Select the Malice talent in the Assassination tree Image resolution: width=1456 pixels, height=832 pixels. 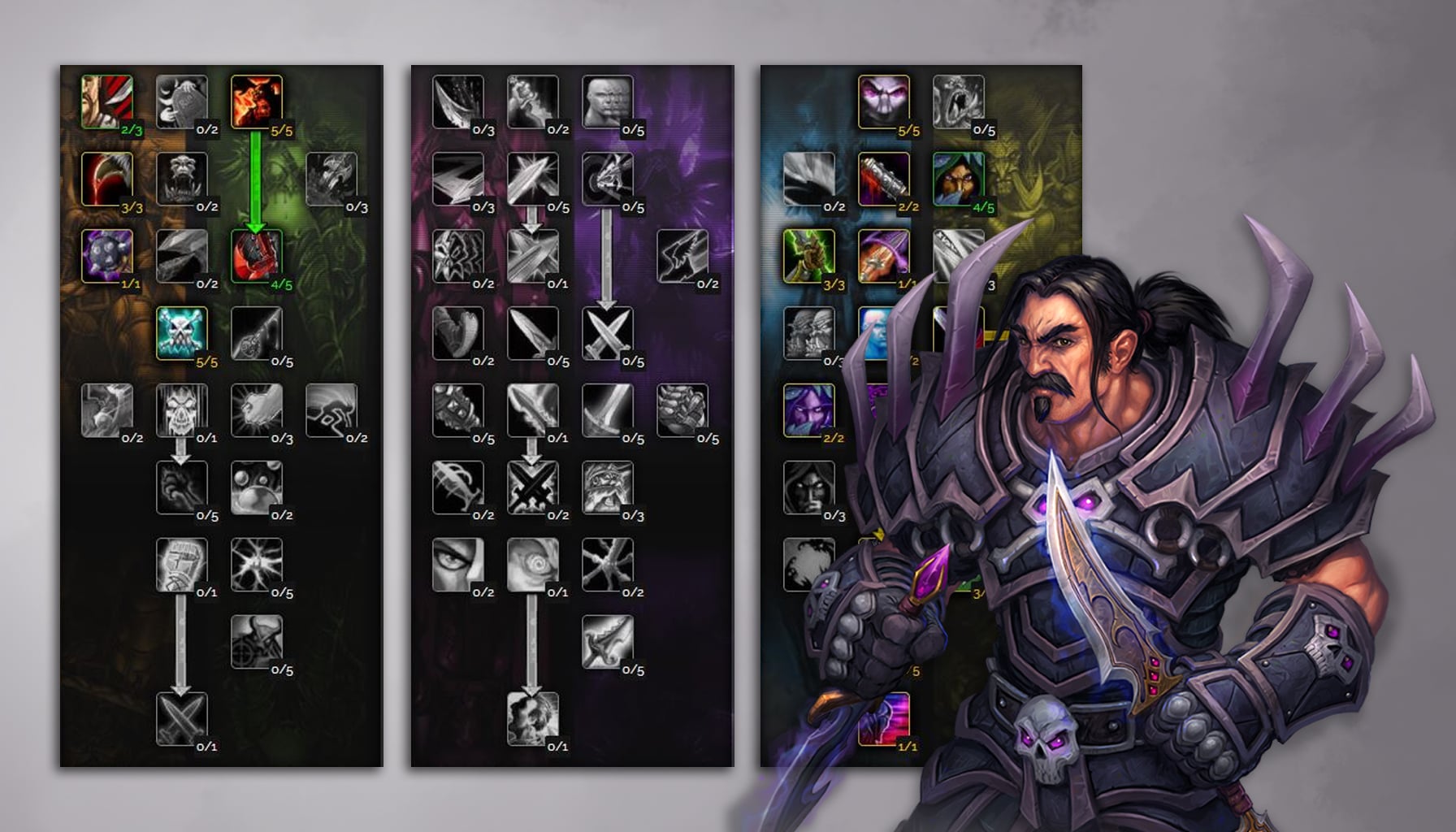[x=258, y=99]
